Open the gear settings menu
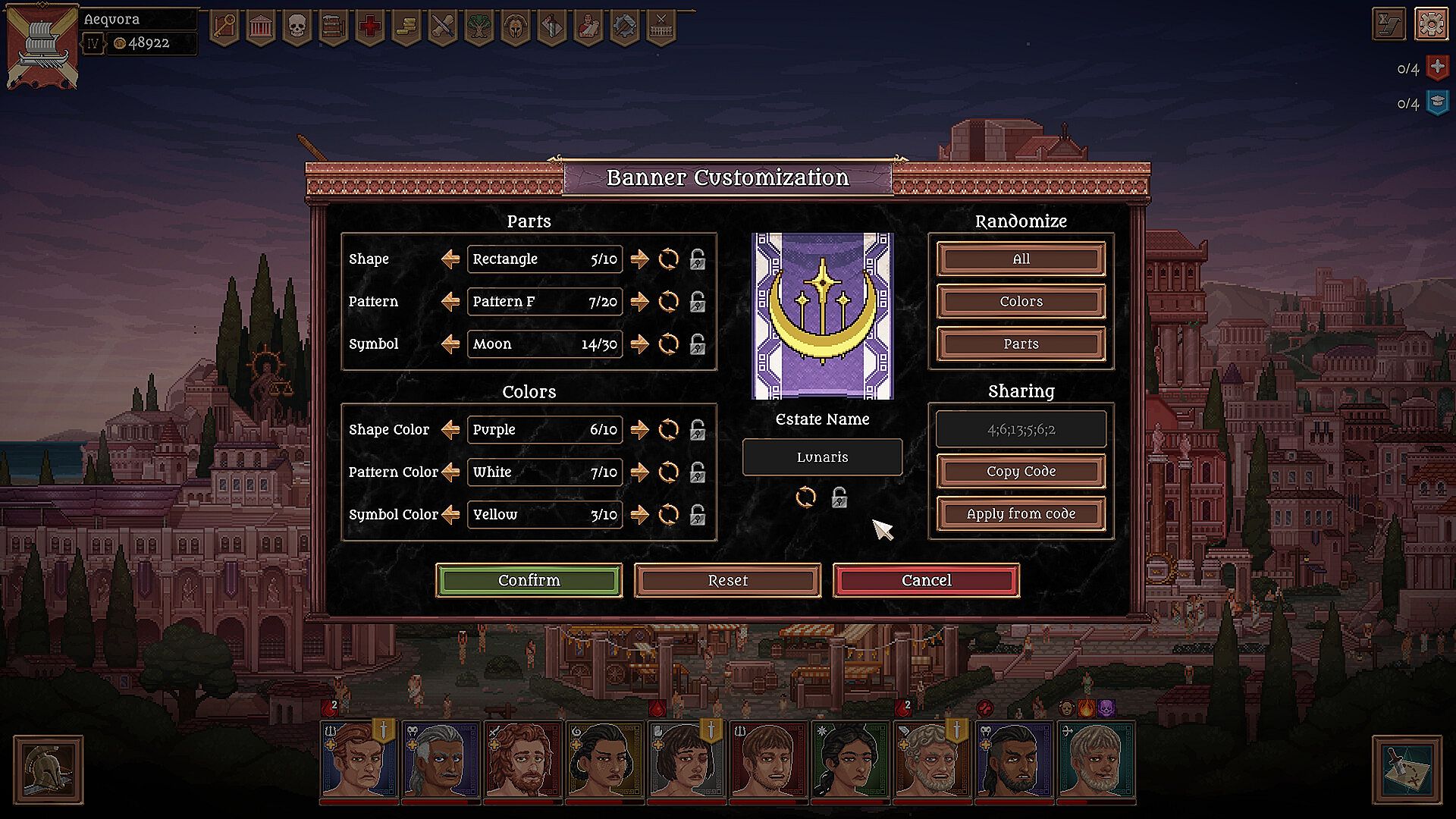The width and height of the screenshot is (1456, 819). tap(1431, 24)
